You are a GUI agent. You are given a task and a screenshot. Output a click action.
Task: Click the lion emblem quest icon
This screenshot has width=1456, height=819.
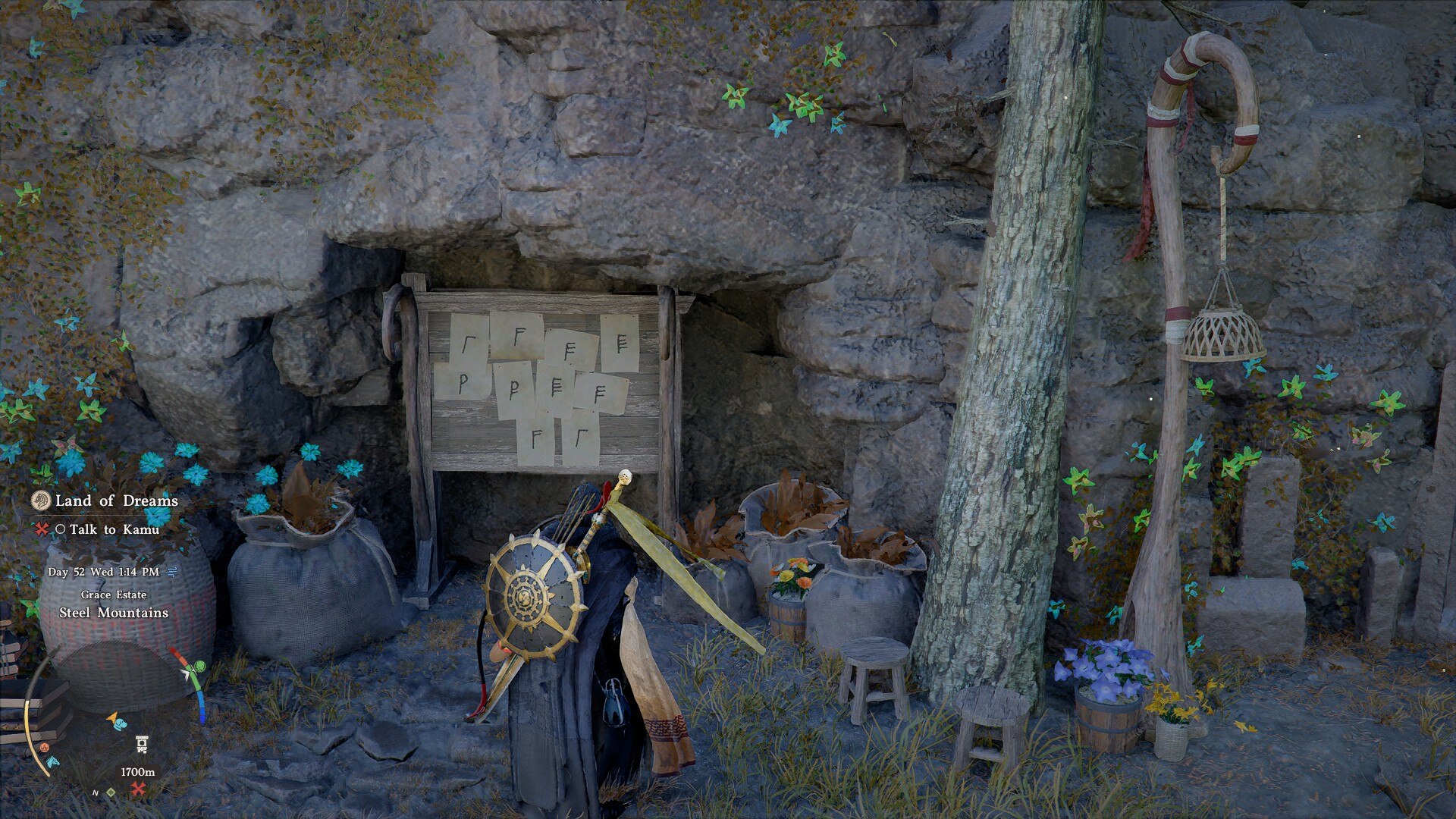coord(41,500)
